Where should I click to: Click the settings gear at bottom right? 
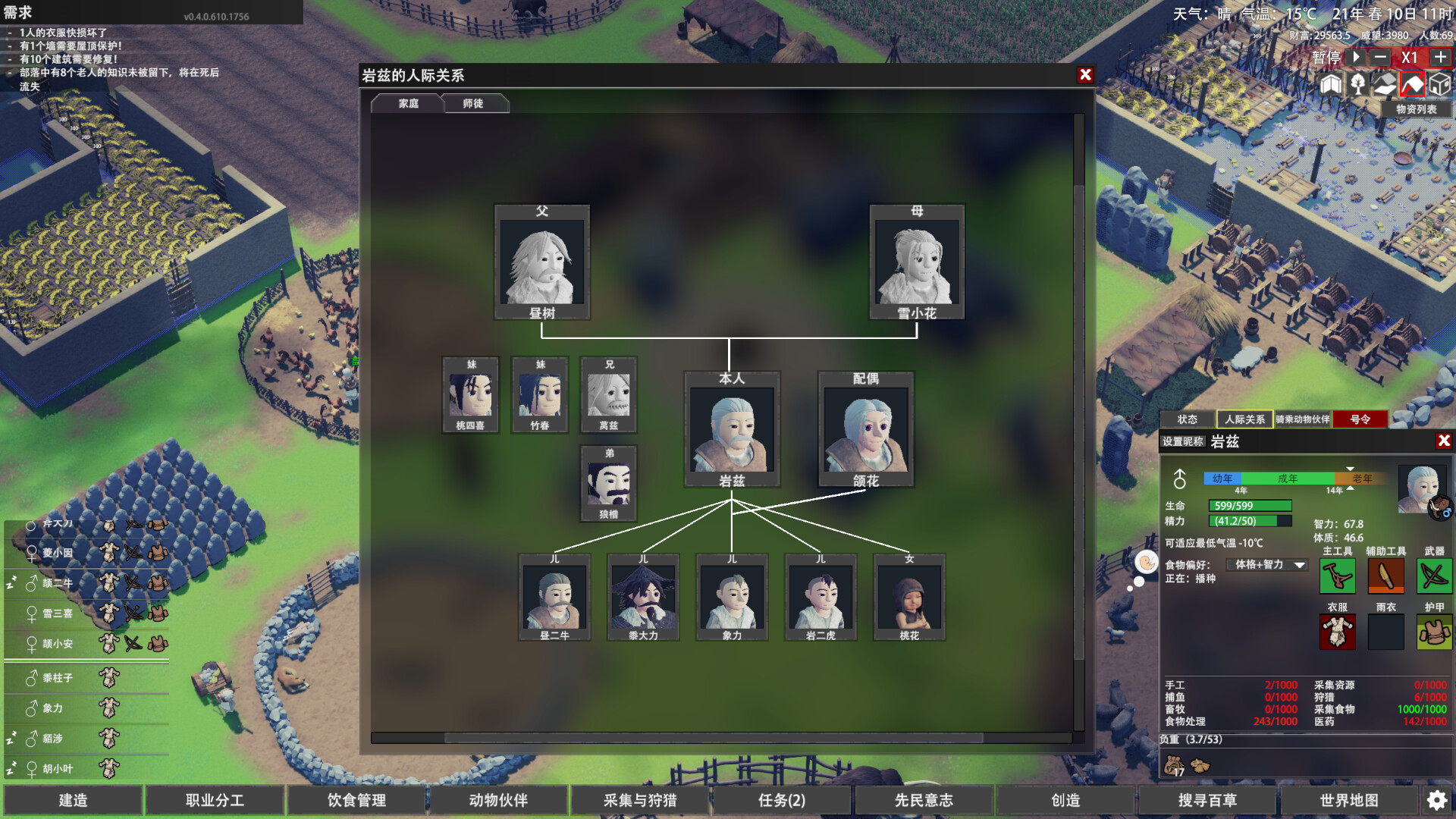tap(1436, 800)
